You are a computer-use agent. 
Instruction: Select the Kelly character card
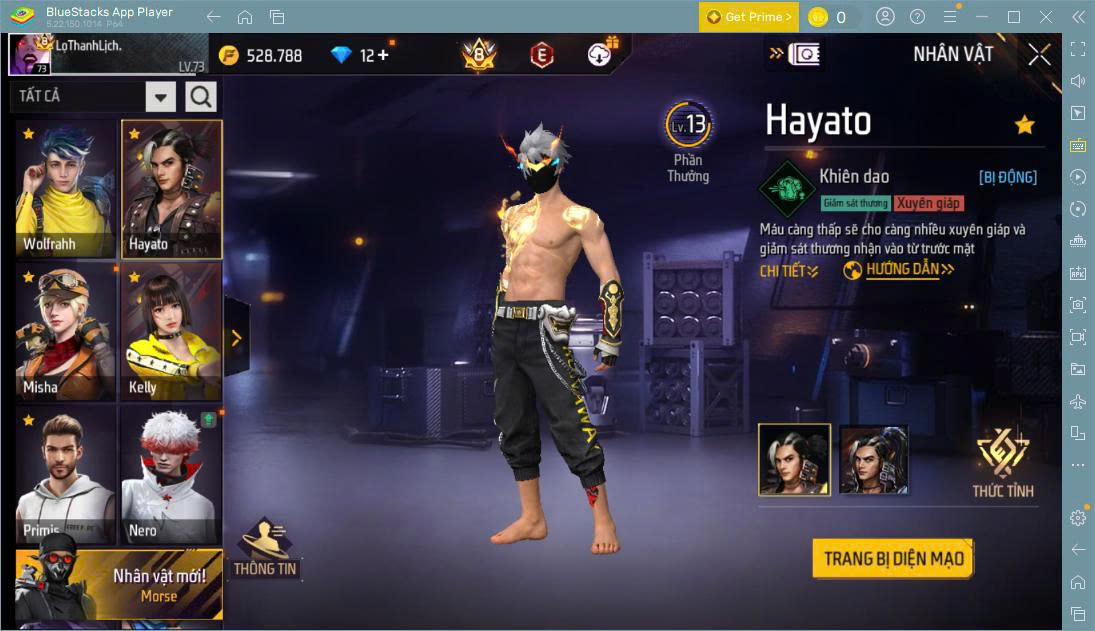pyautogui.click(x=171, y=333)
